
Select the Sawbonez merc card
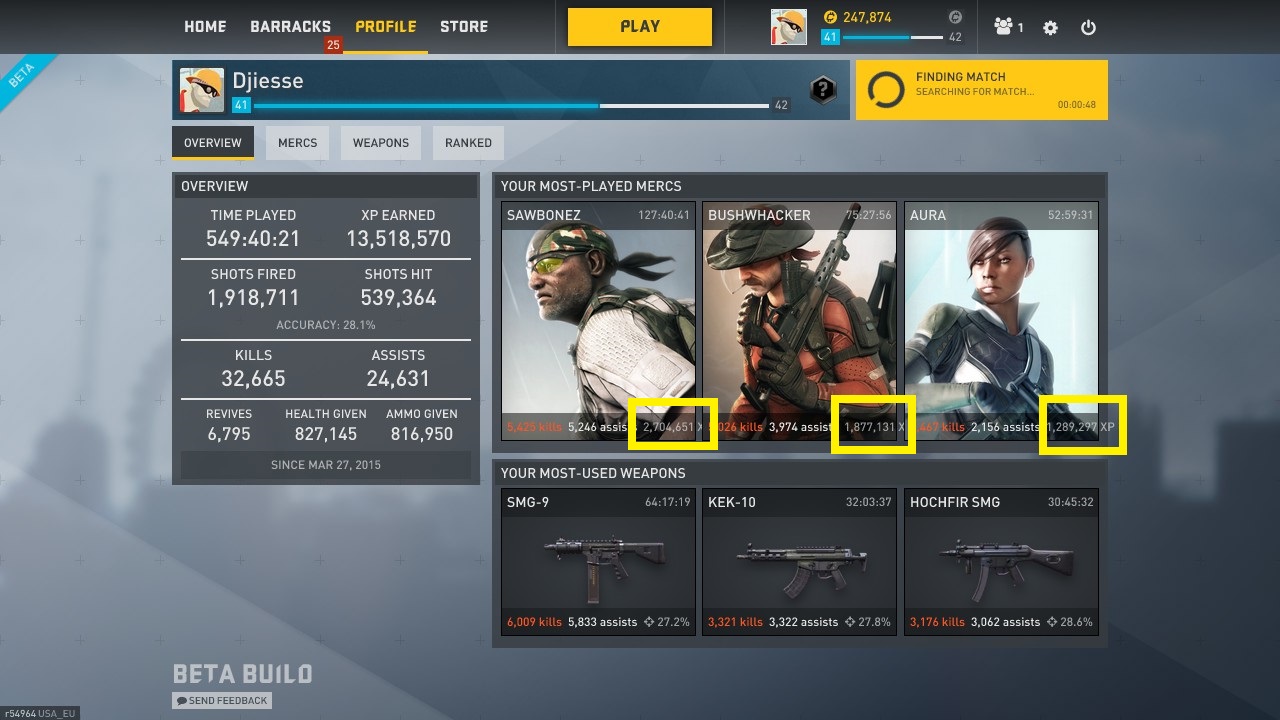[x=598, y=320]
